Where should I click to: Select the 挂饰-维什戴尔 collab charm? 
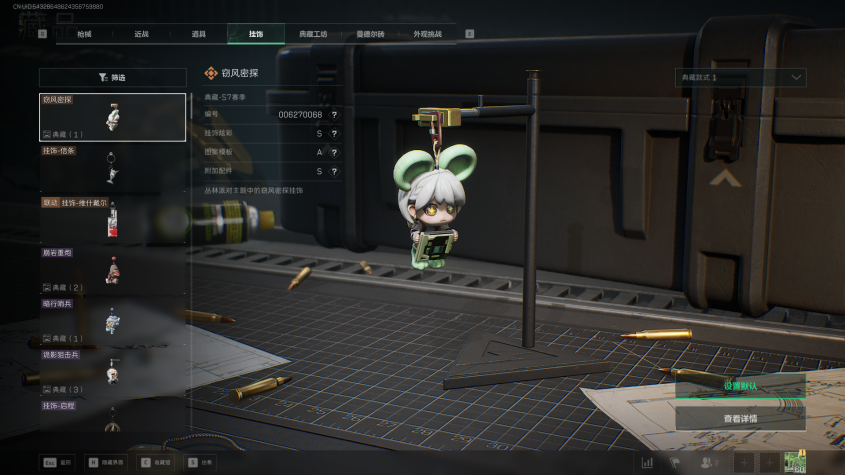tap(113, 220)
